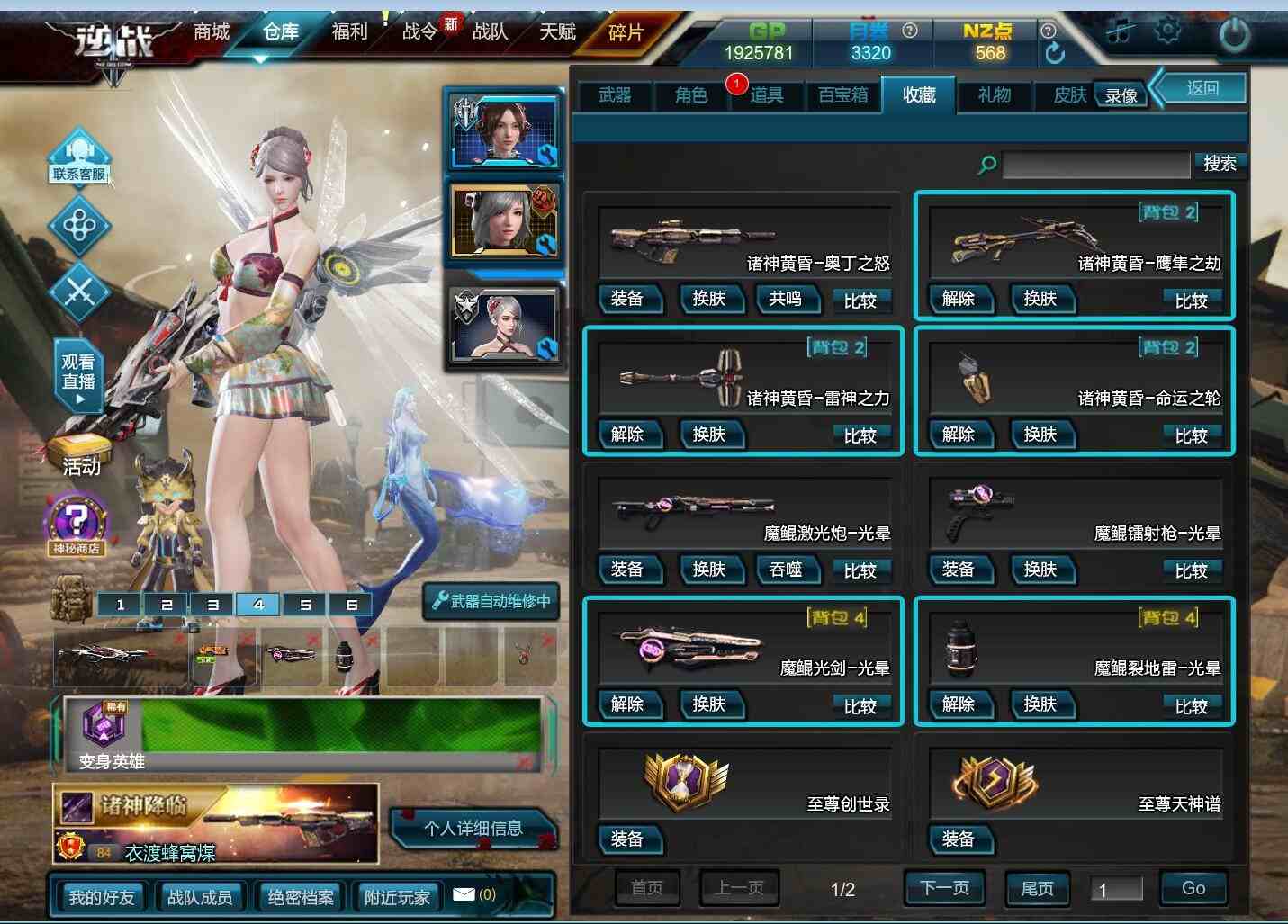Select backpack slot number 5
The image size is (1288, 924).
[x=305, y=605]
